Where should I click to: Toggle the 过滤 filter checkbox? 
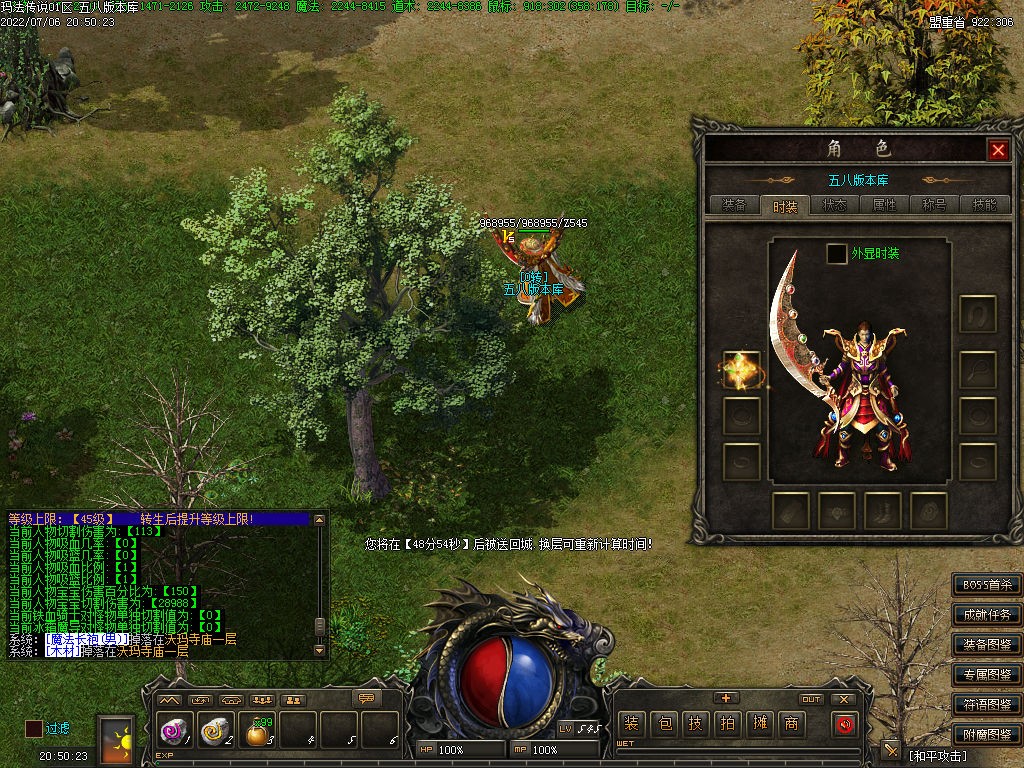click(34, 729)
